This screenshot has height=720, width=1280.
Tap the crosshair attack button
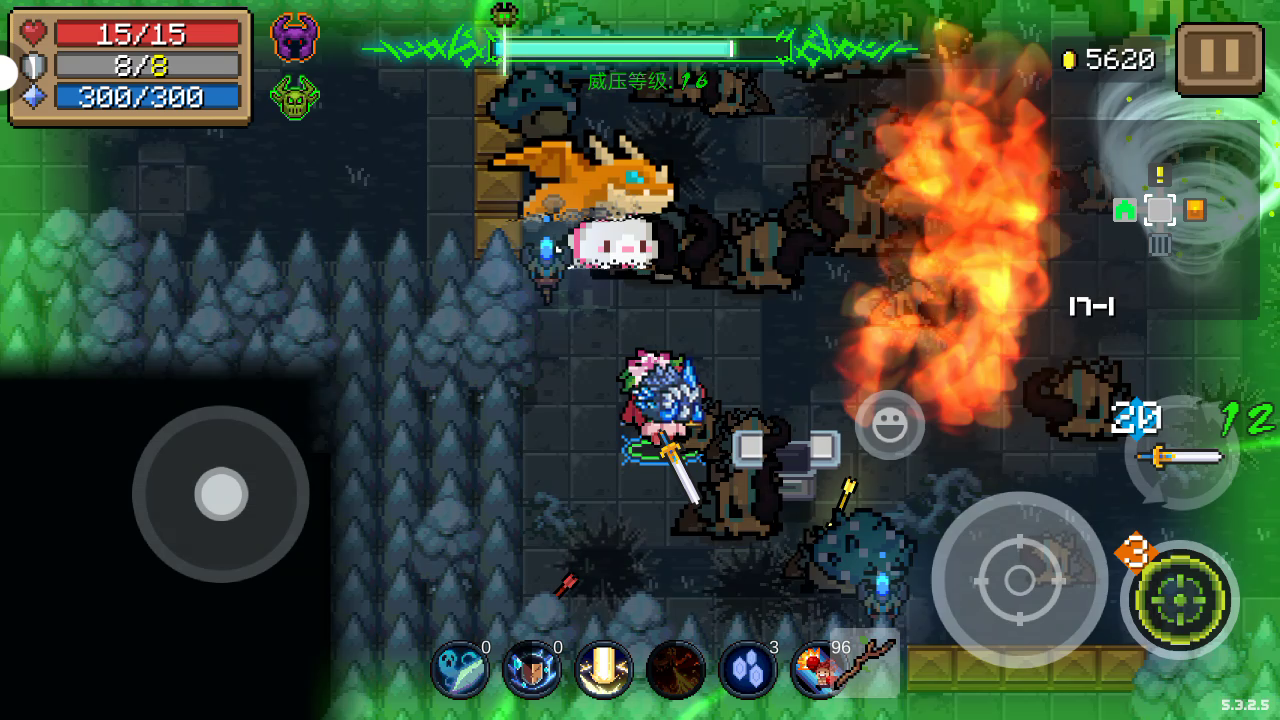[x=1019, y=580]
